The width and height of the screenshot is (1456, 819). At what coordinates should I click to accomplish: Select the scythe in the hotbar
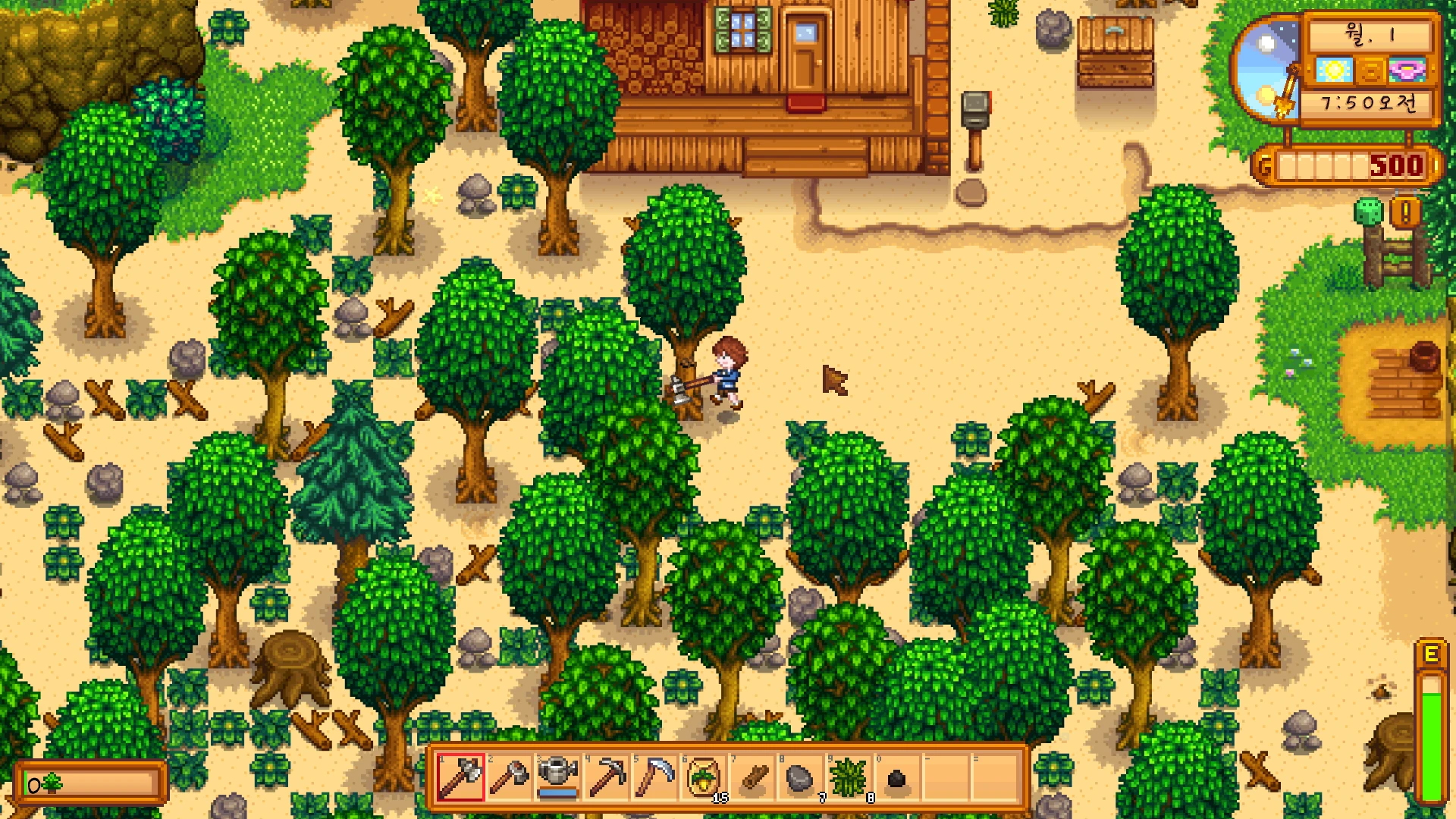click(654, 777)
